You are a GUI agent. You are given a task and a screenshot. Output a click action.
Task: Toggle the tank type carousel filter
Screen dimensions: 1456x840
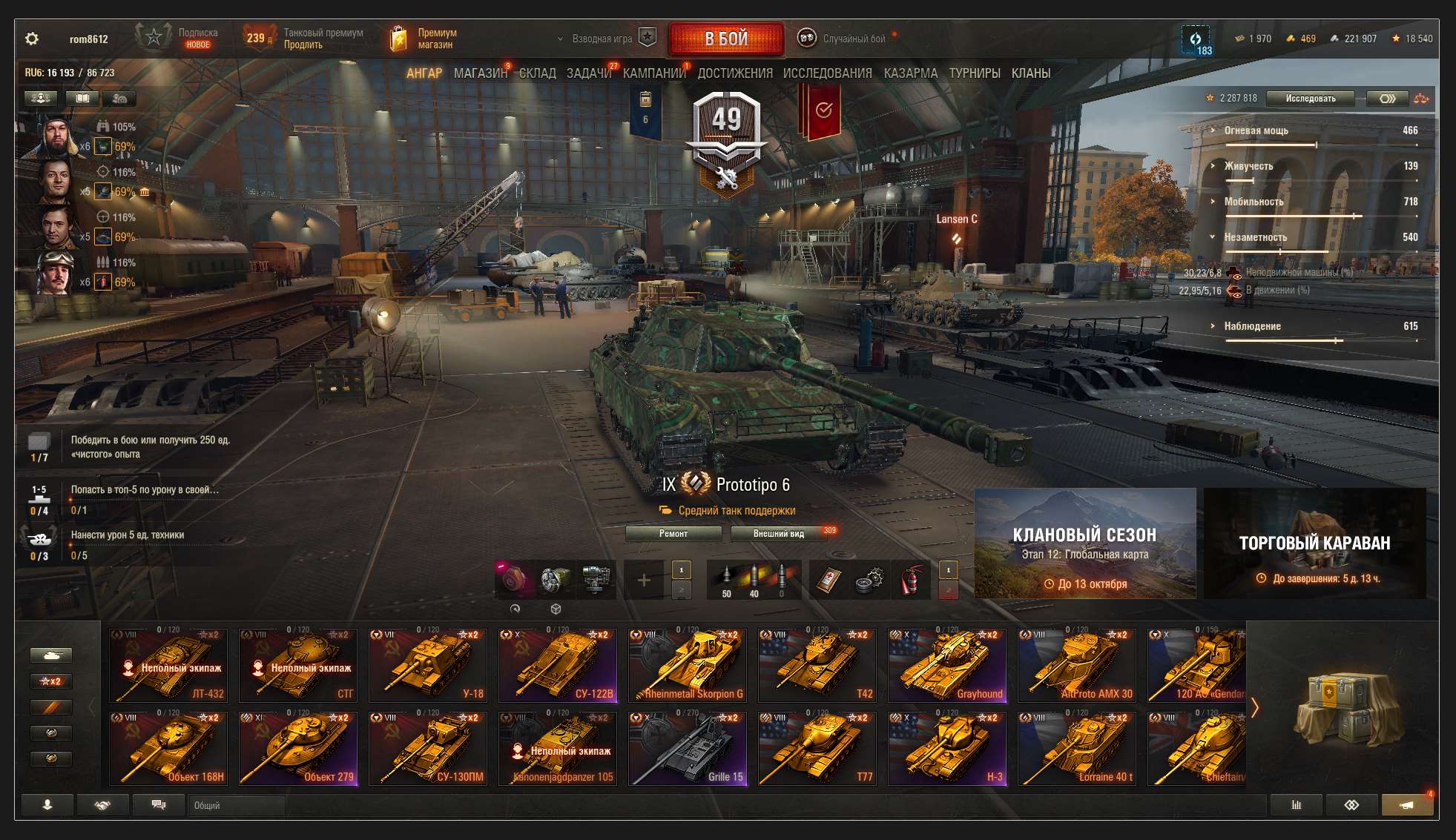coord(50,655)
